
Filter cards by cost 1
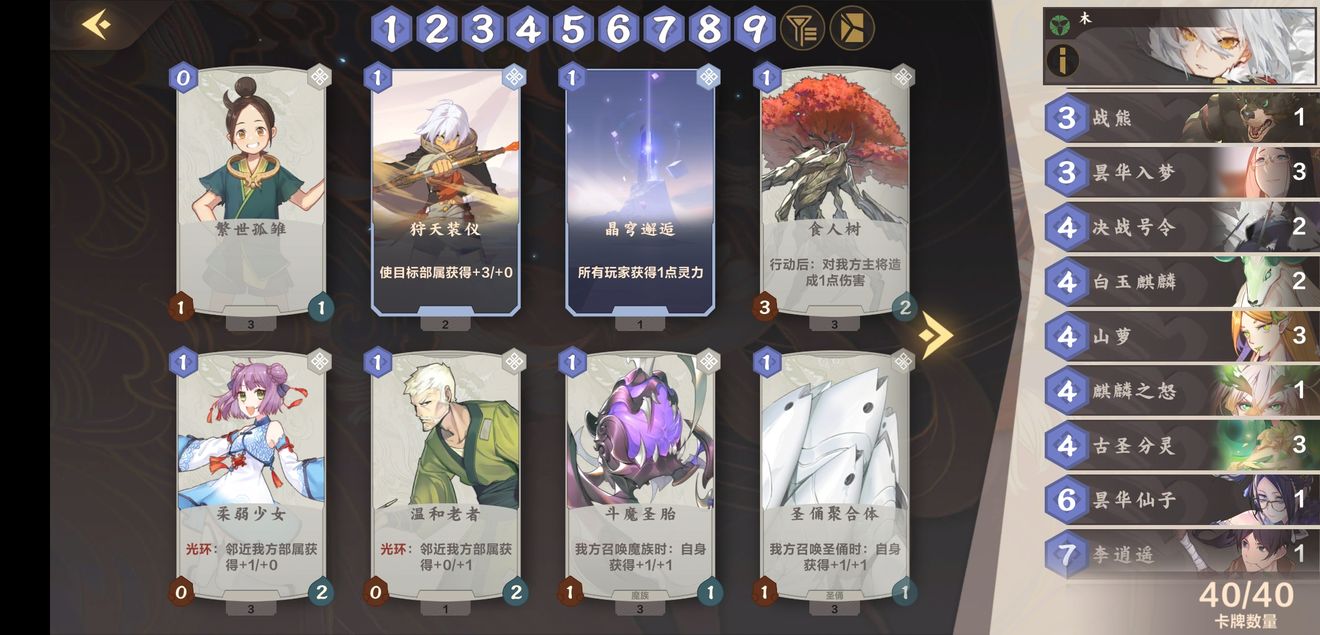pos(391,29)
